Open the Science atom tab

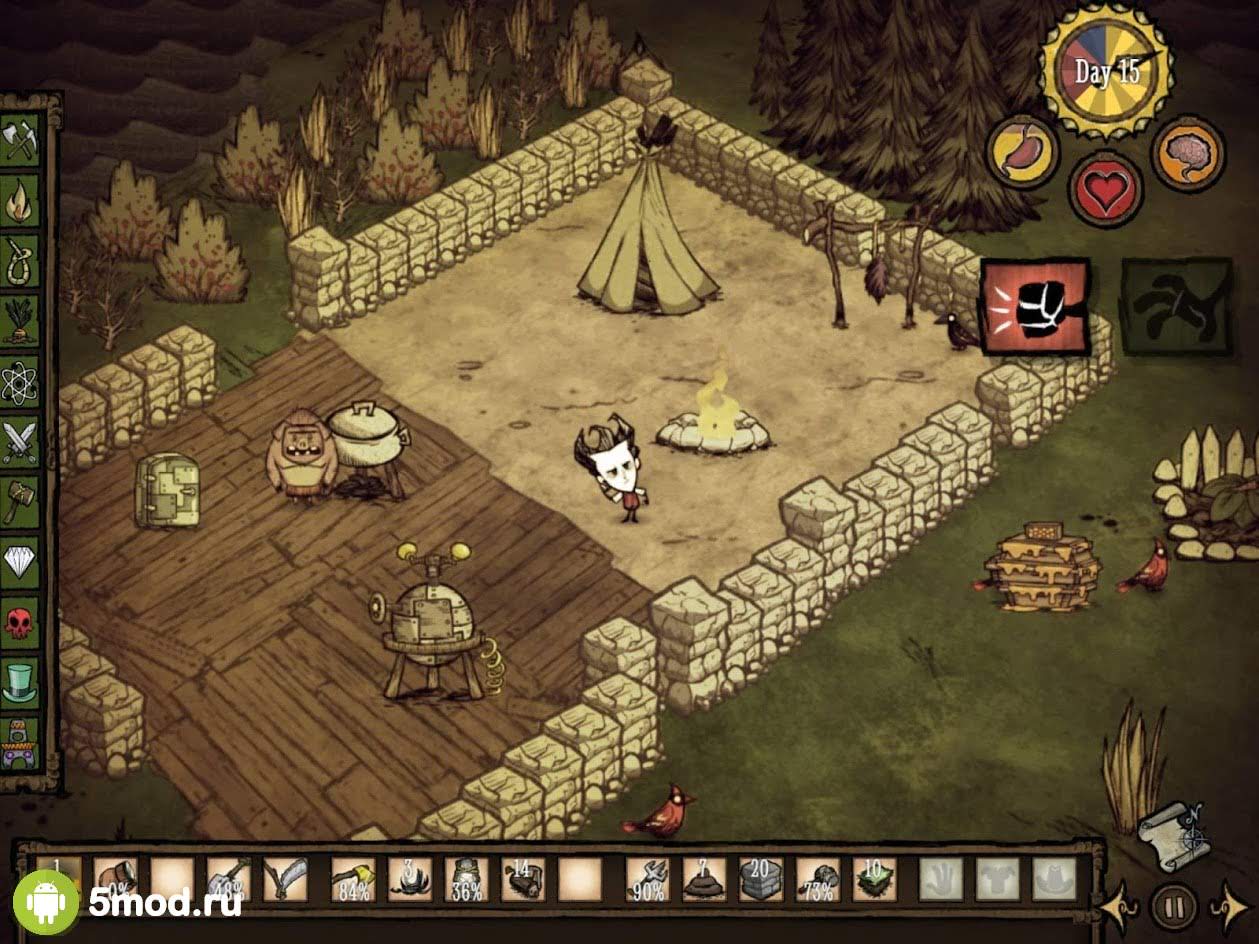click(x=20, y=381)
